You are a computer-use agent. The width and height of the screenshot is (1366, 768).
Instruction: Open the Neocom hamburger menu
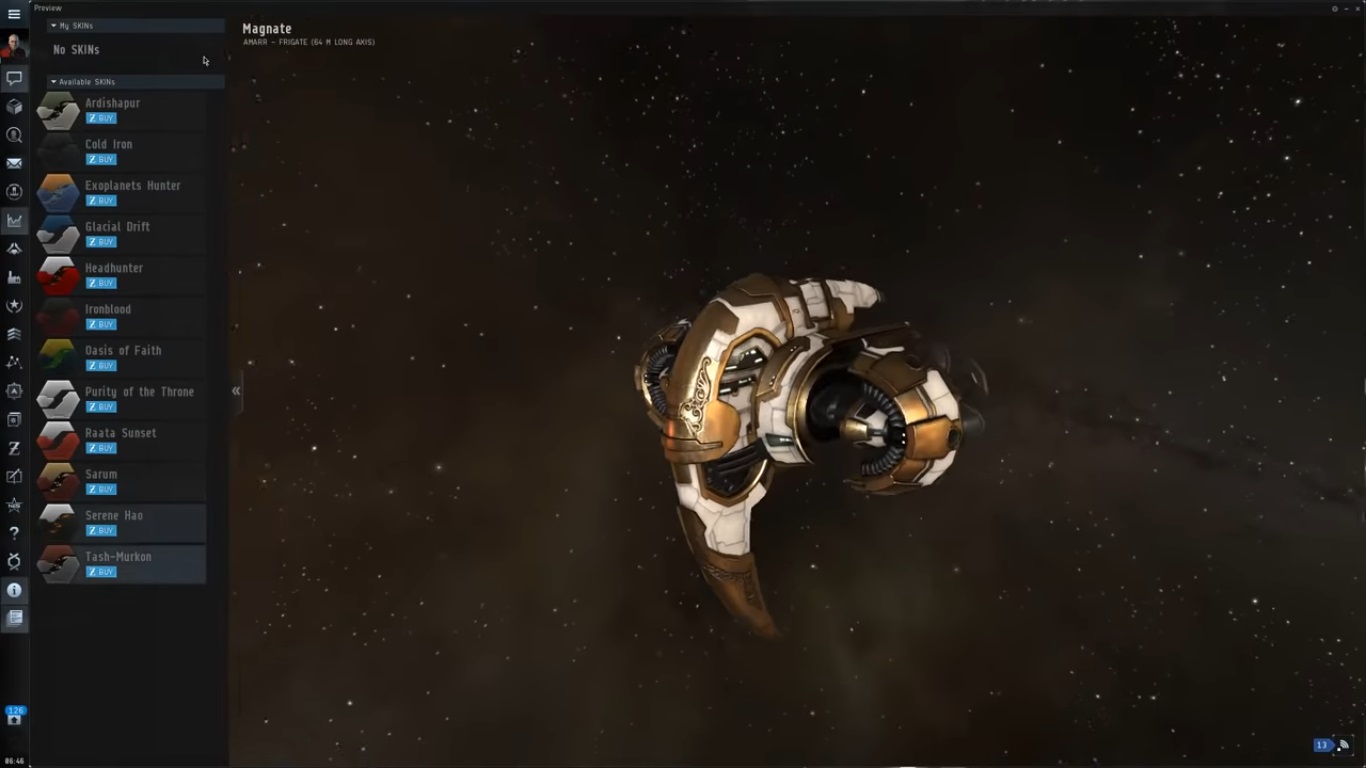(x=14, y=14)
